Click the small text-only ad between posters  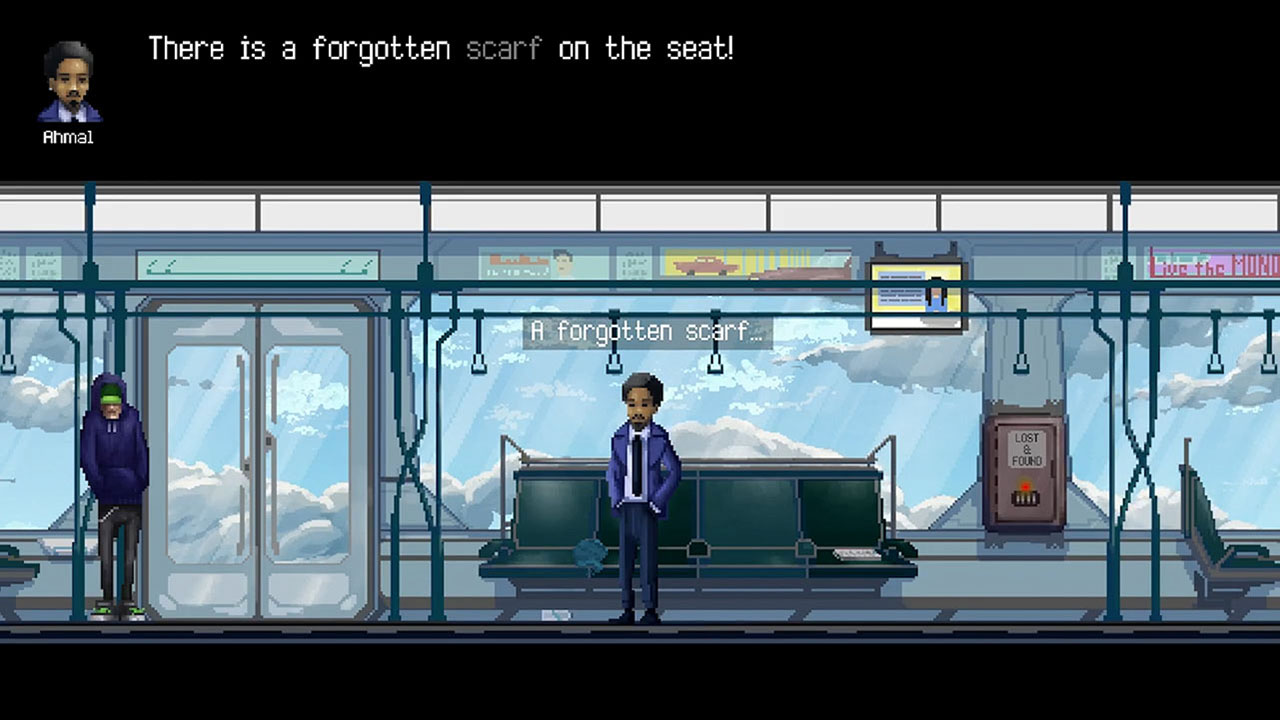635,265
